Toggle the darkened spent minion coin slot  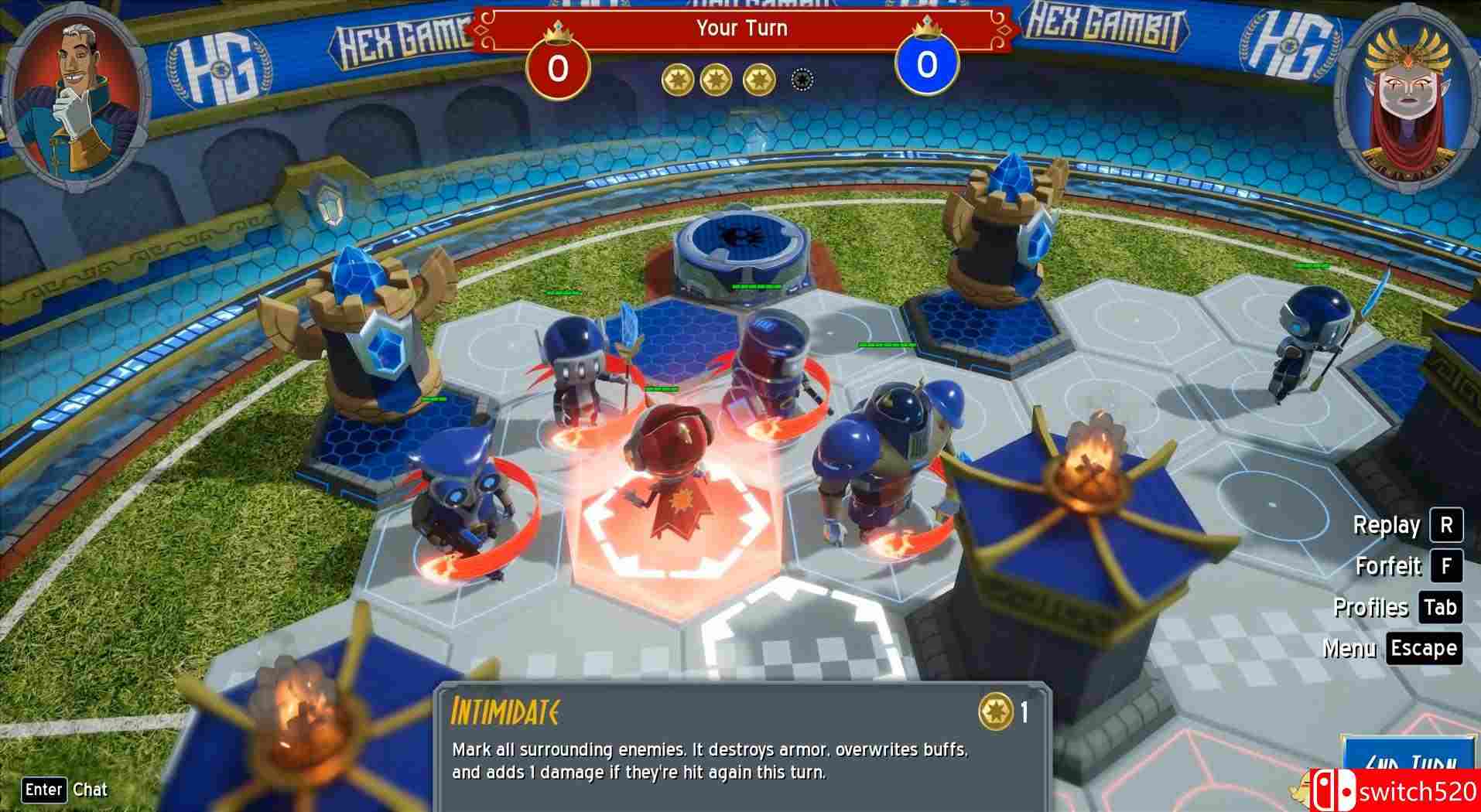[x=801, y=79]
